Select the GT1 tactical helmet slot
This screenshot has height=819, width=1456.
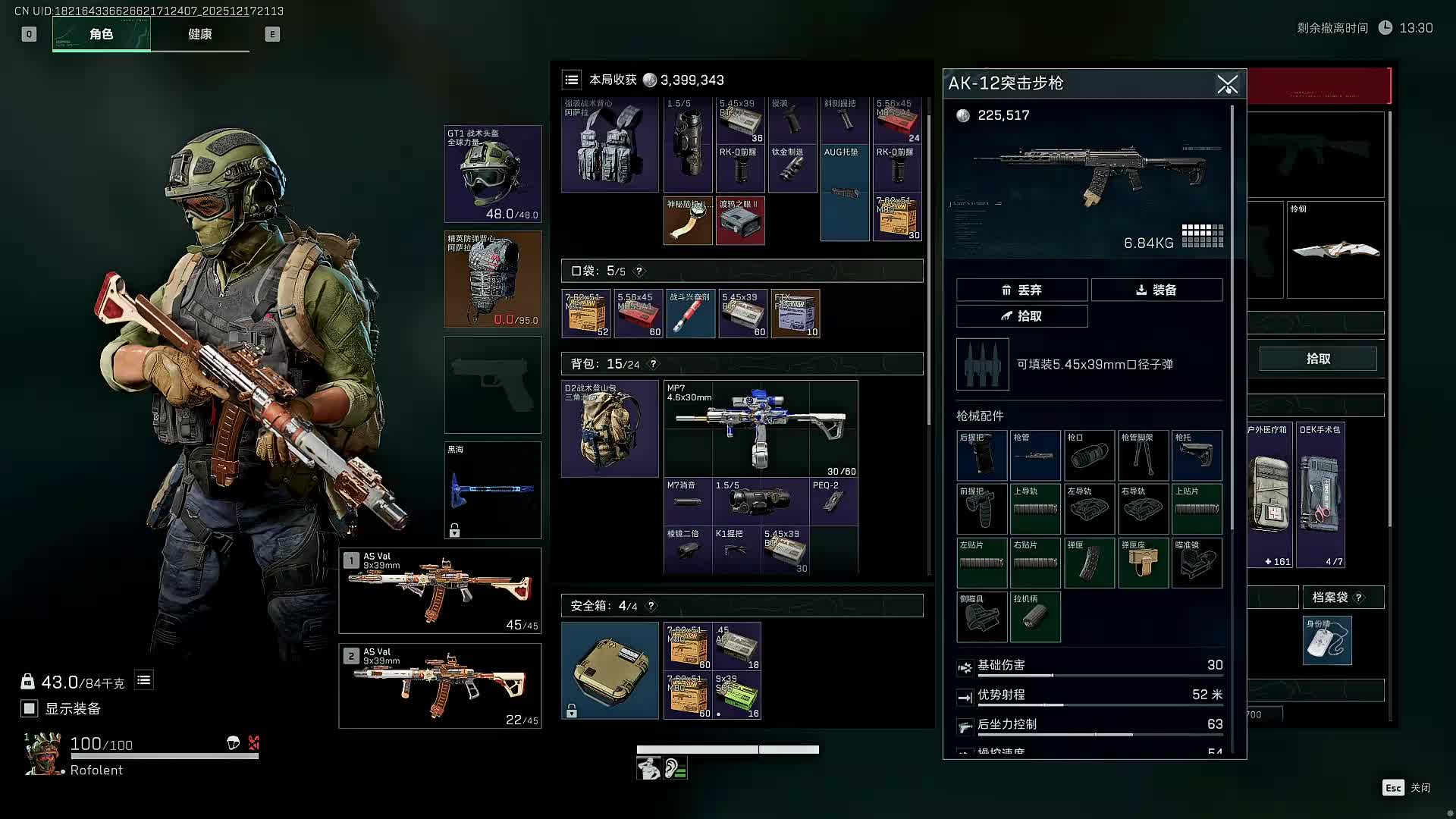pos(493,174)
